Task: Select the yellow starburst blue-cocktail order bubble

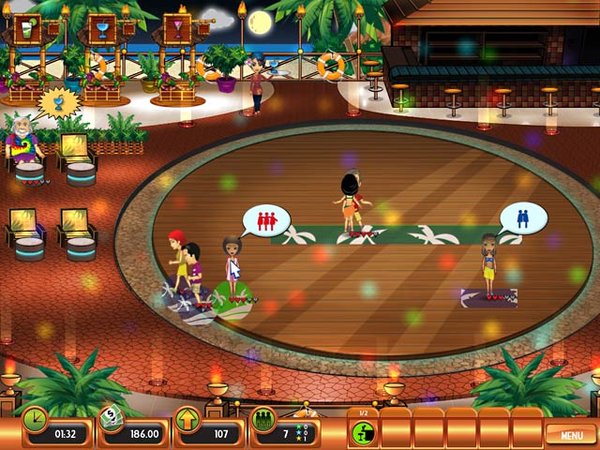Action: point(56,102)
